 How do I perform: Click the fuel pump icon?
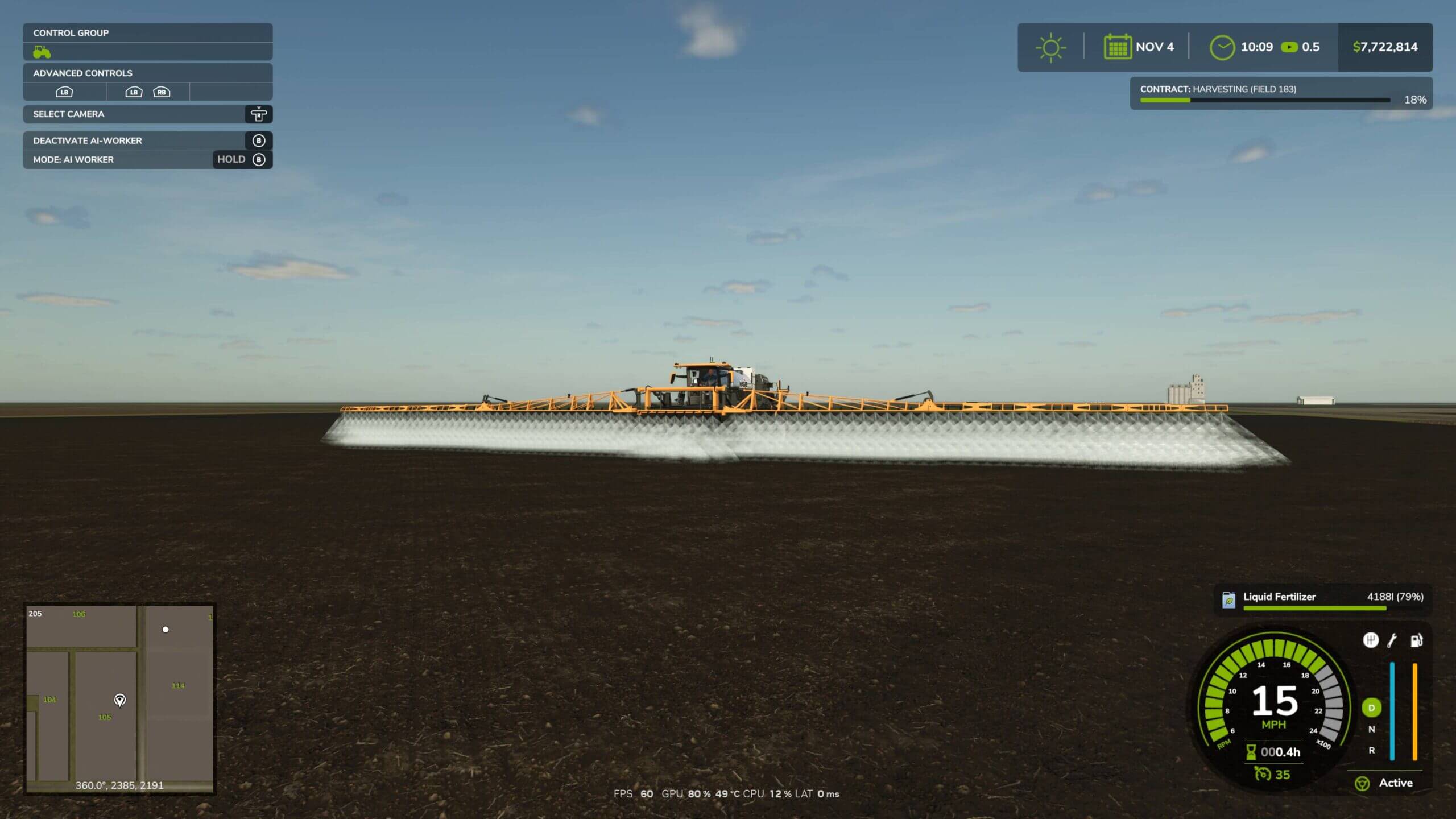coord(1416,640)
